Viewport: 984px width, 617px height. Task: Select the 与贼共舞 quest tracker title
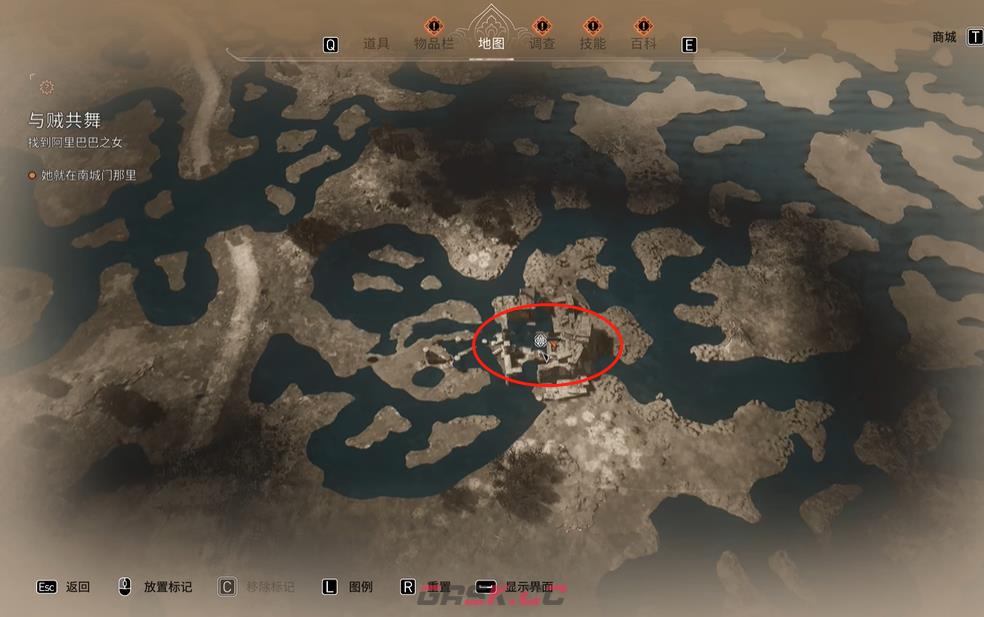tap(64, 120)
